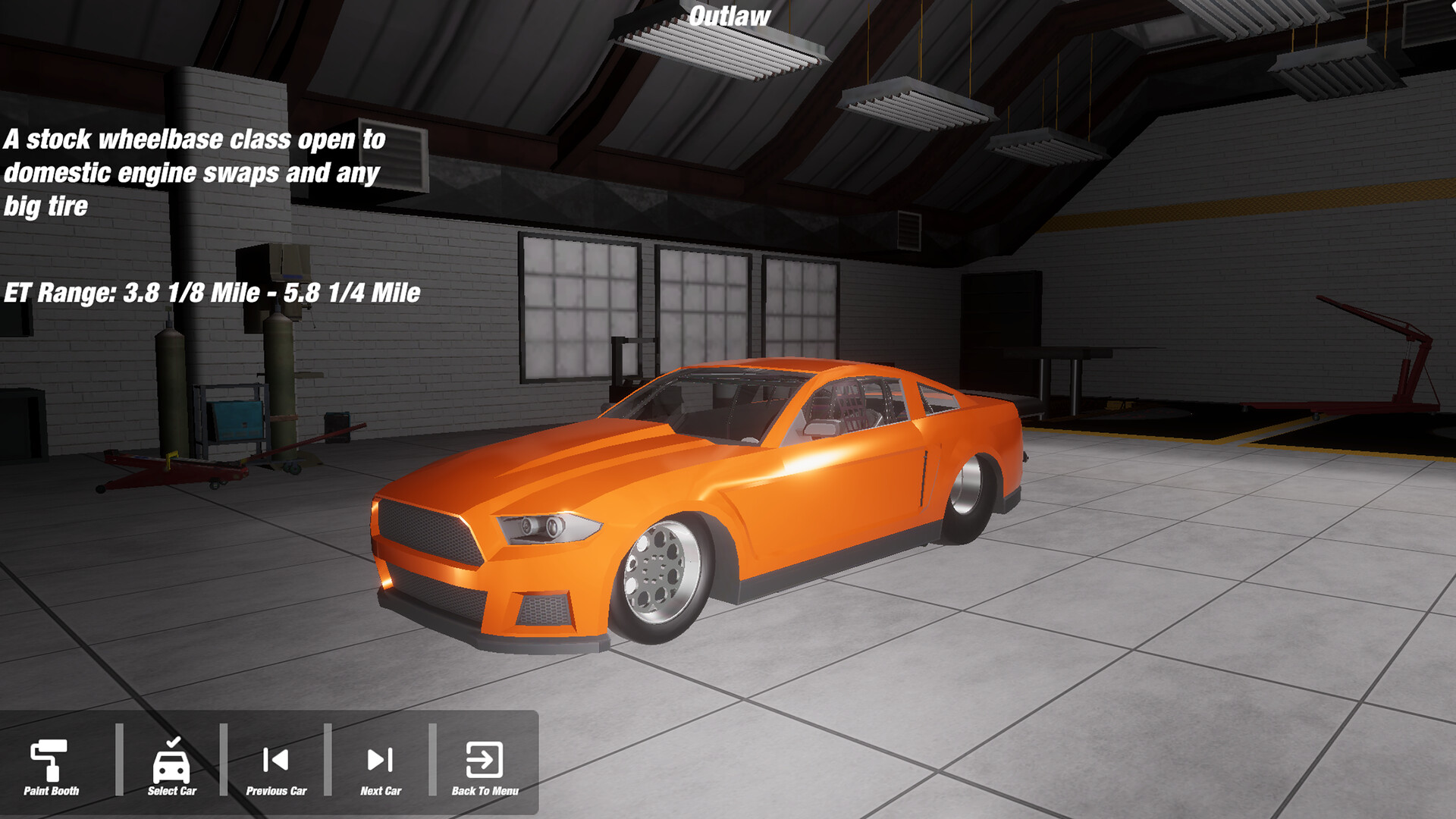Click the skip-forward icon to view next car

[379, 758]
